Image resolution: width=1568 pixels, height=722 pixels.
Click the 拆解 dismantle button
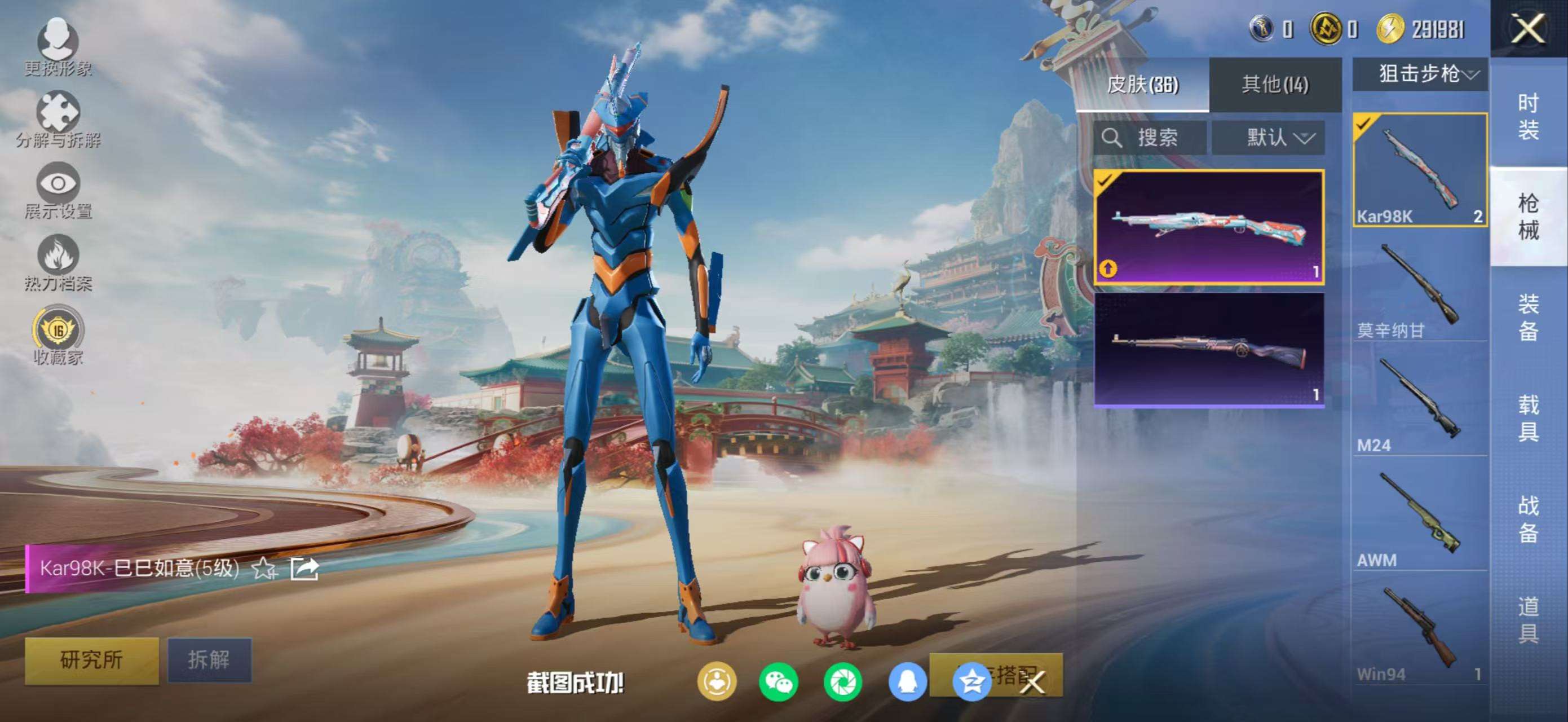point(209,660)
